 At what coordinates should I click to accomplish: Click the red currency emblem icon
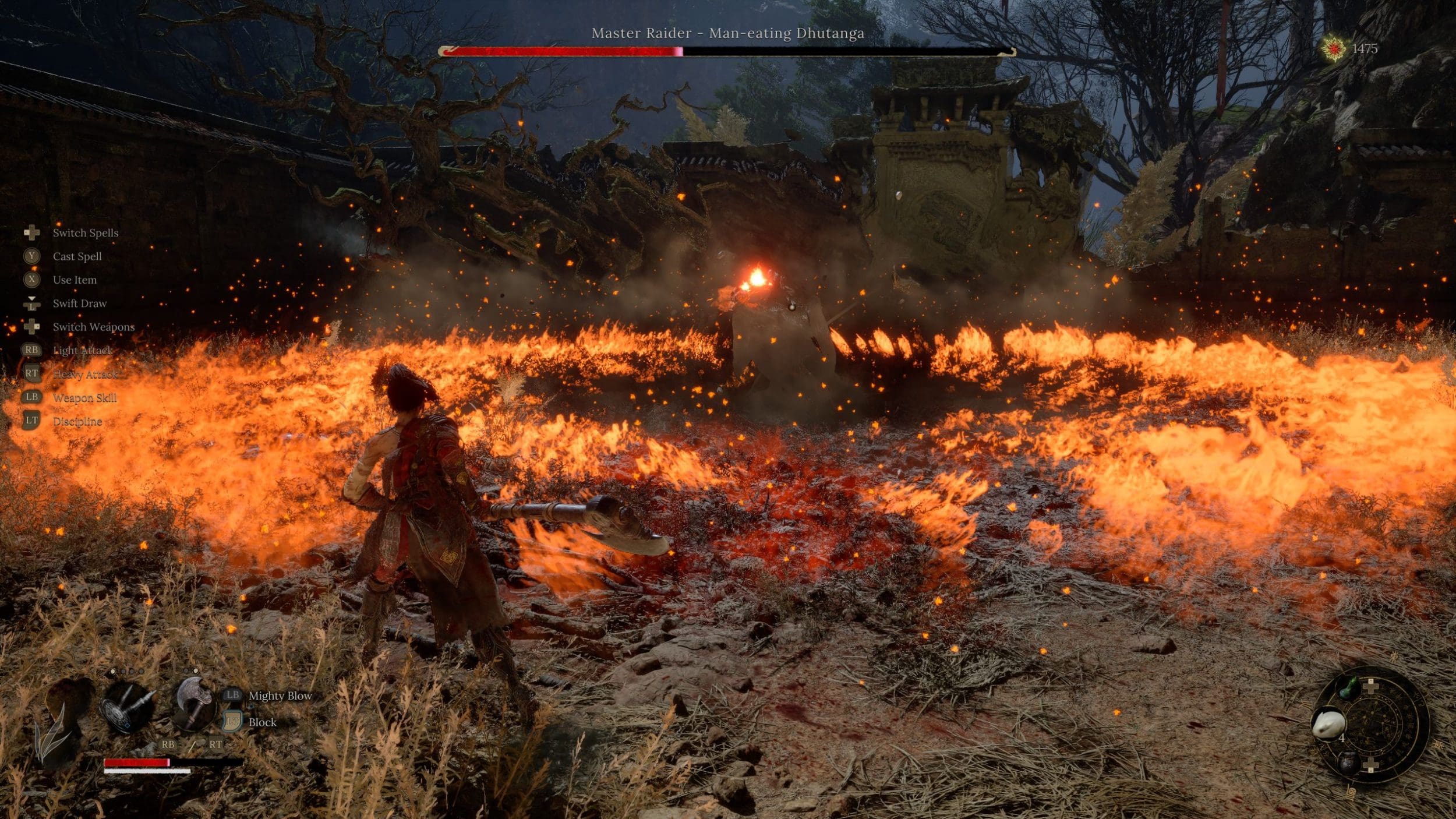1333,48
